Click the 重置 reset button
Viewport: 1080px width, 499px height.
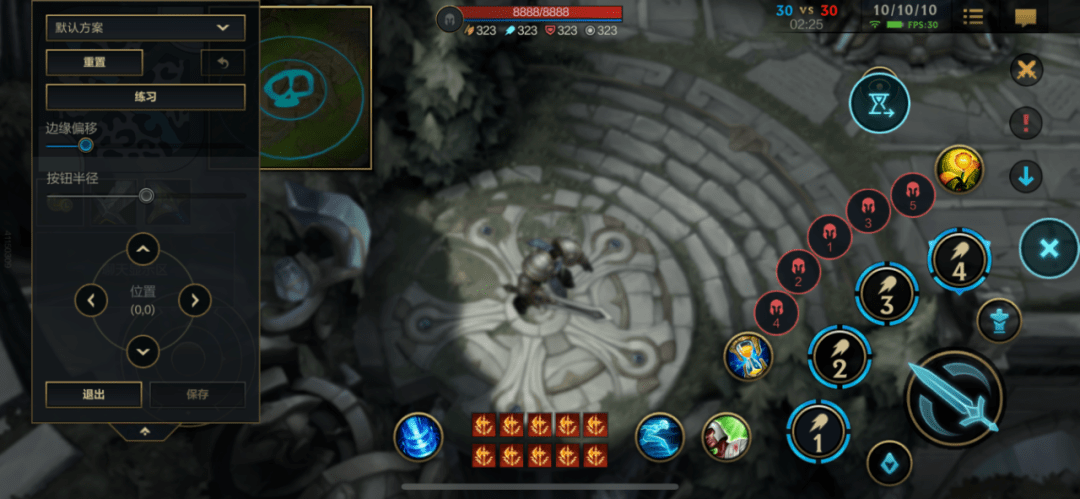(95, 62)
